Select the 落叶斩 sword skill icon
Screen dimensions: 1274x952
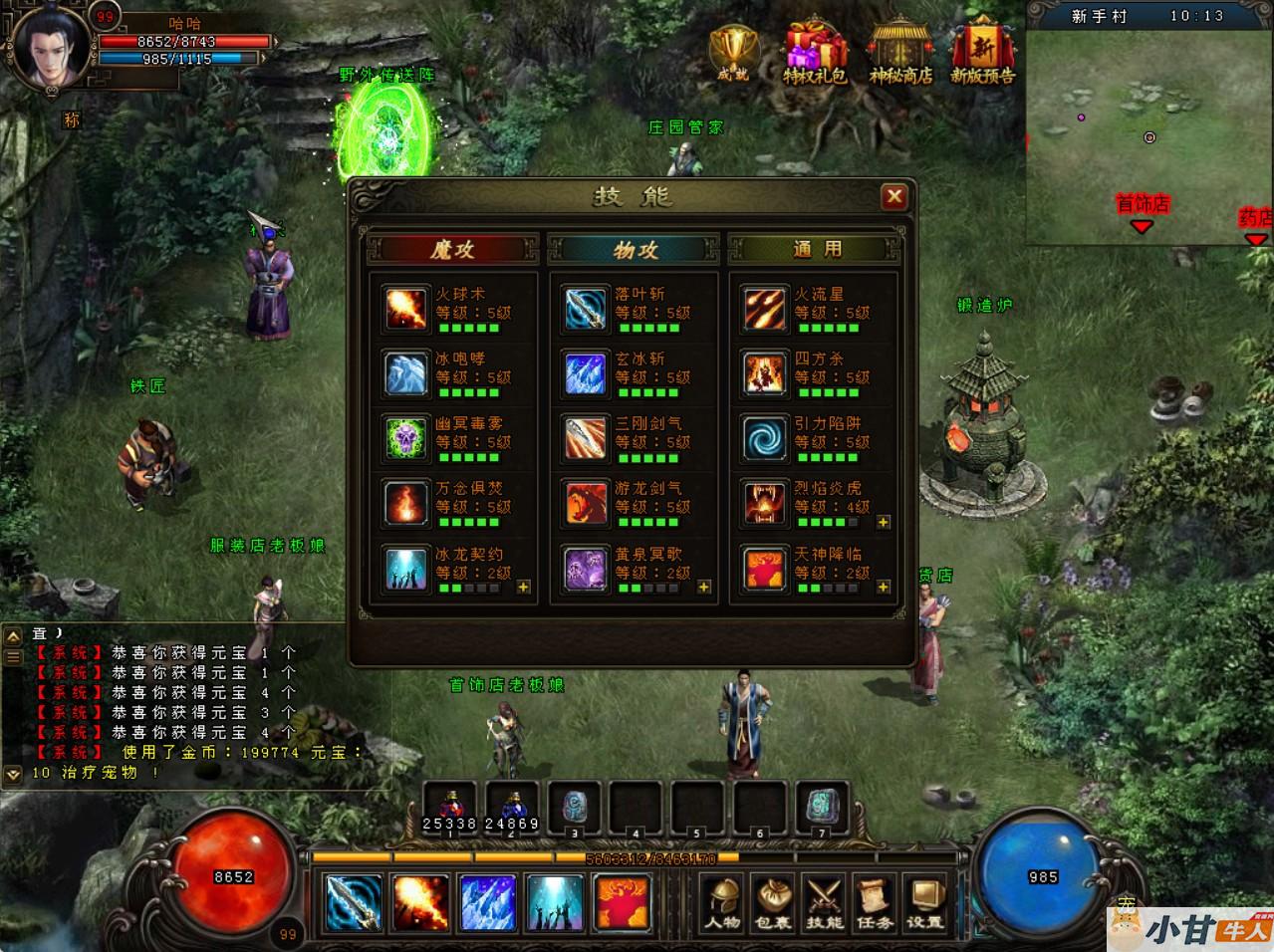pos(585,309)
